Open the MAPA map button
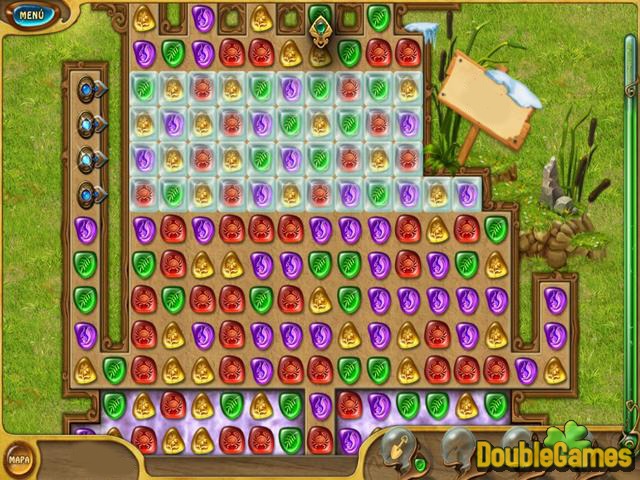The width and height of the screenshot is (640, 480). coord(19,459)
